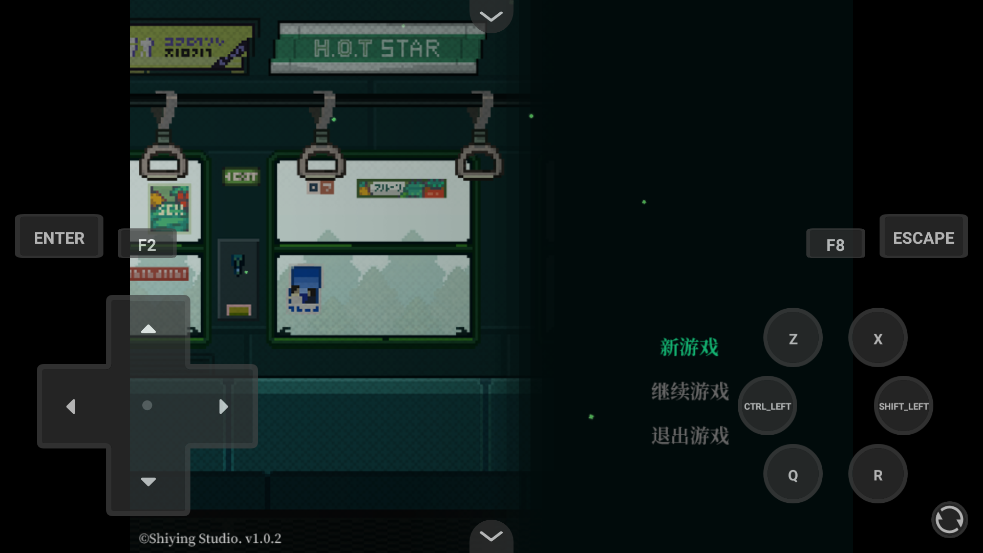The image size is (983, 553).
Task: Tap the F8 overlay button
Action: 835,244
